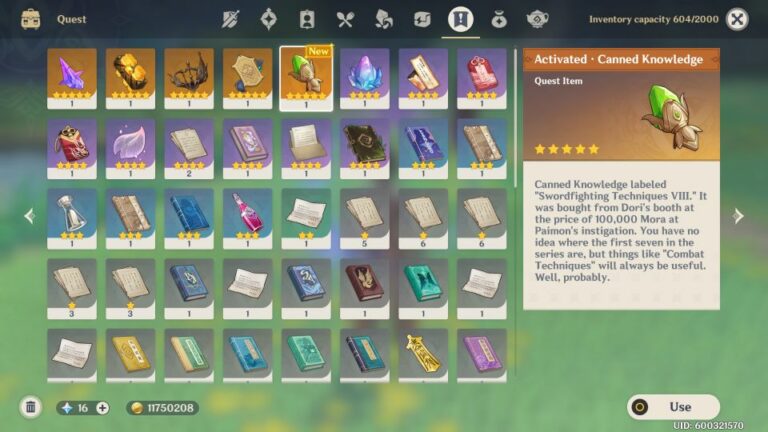Select the golden star bookmark item
Viewport: 768px width, 432px height.
coord(423,354)
